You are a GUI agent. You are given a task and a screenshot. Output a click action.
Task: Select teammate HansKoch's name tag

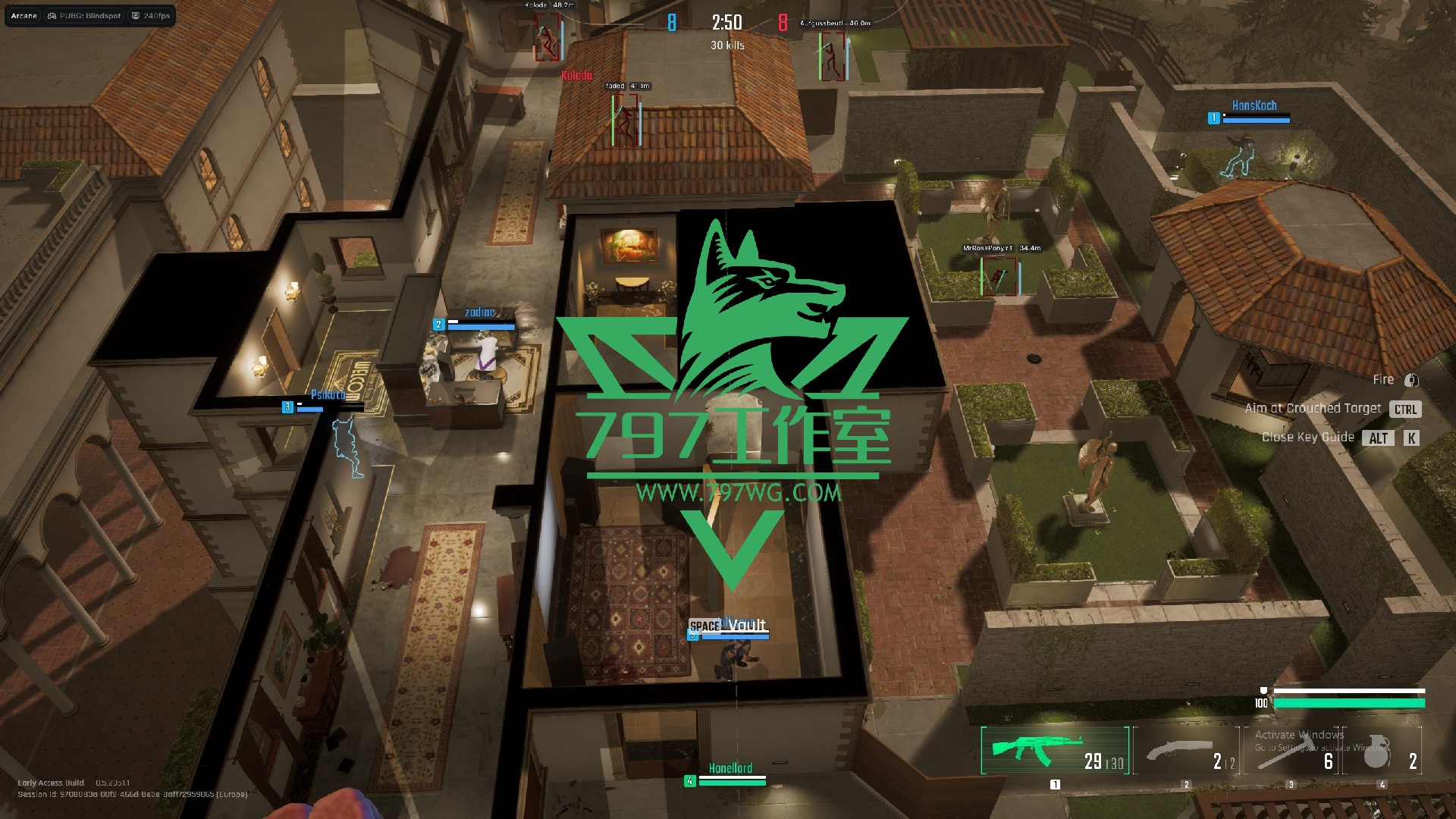[x=1254, y=105]
